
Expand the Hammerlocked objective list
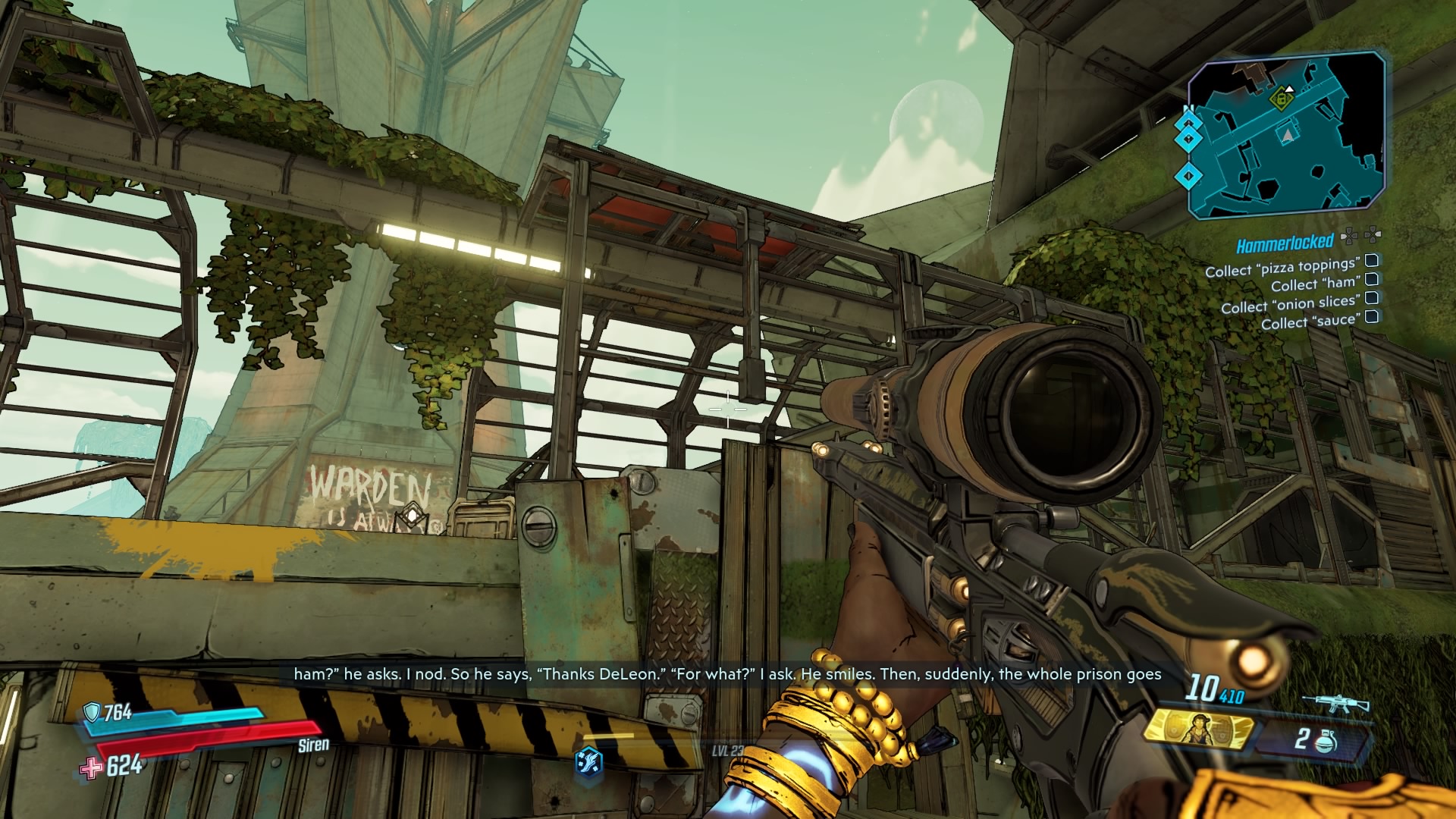click(1373, 236)
